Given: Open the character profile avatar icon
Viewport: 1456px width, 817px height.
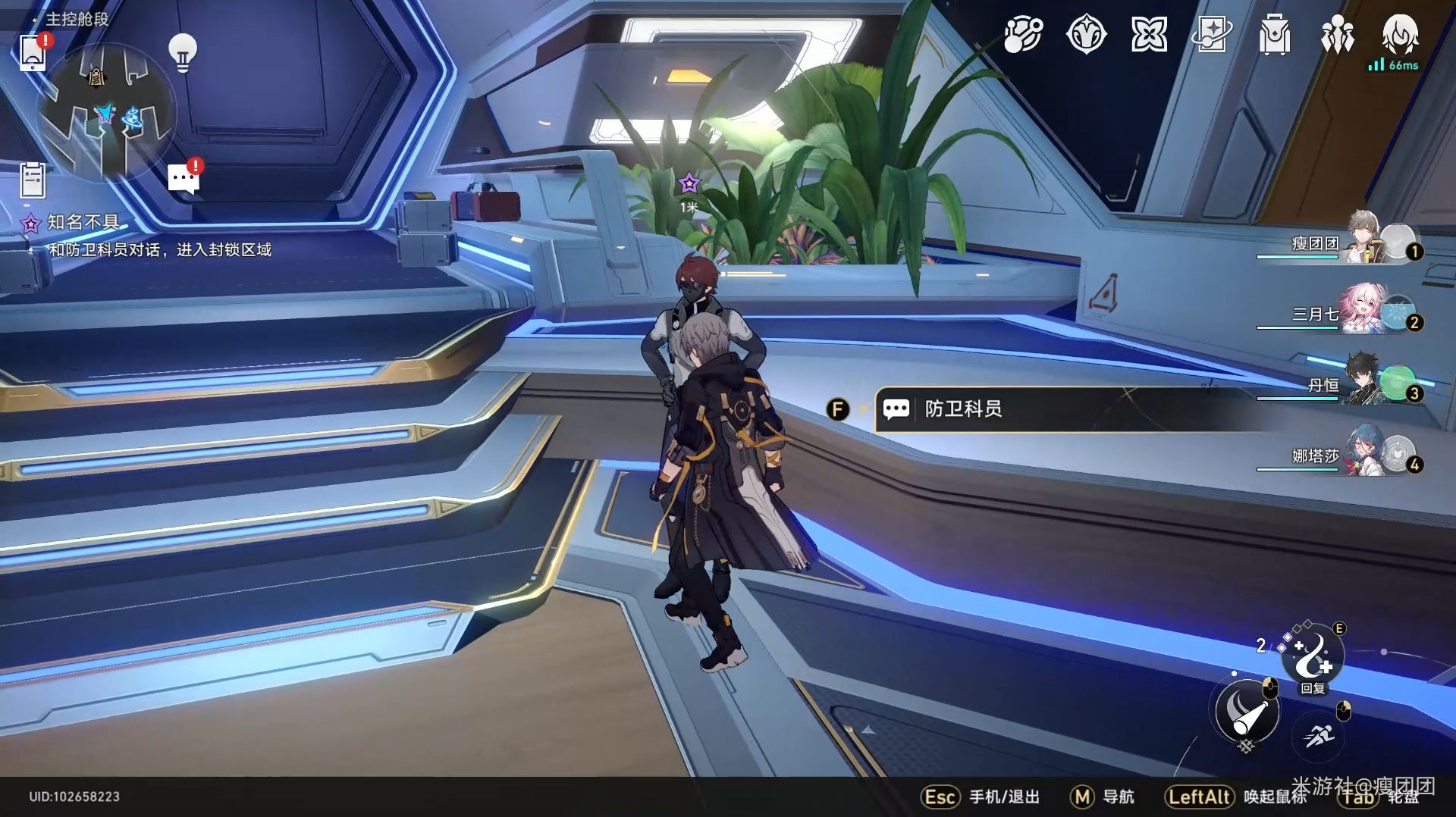Looking at the screenshot, I should [1400, 35].
